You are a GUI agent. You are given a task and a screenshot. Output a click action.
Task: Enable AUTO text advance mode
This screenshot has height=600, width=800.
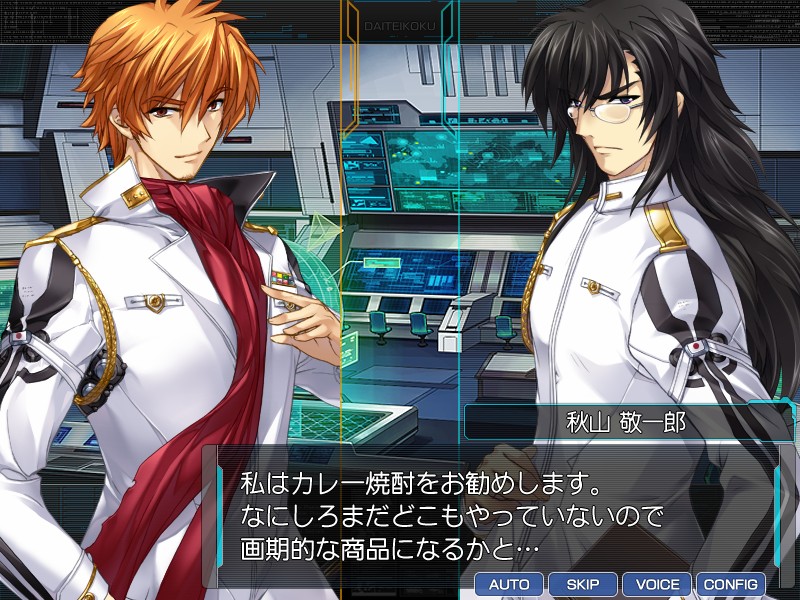point(509,584)
